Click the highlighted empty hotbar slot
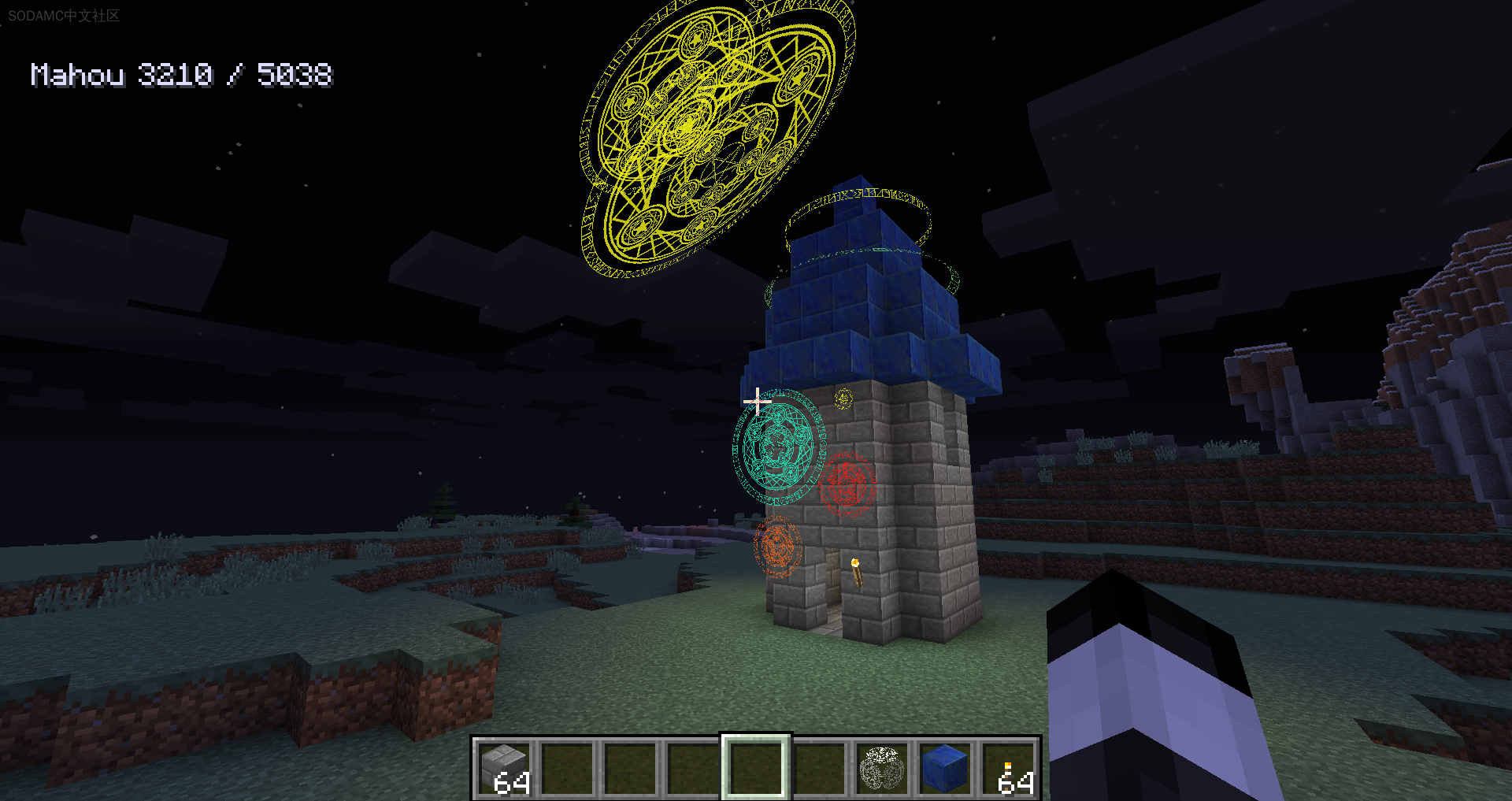Image resolution: width=1512 pixels, height=801 pixels. (756, 767)
